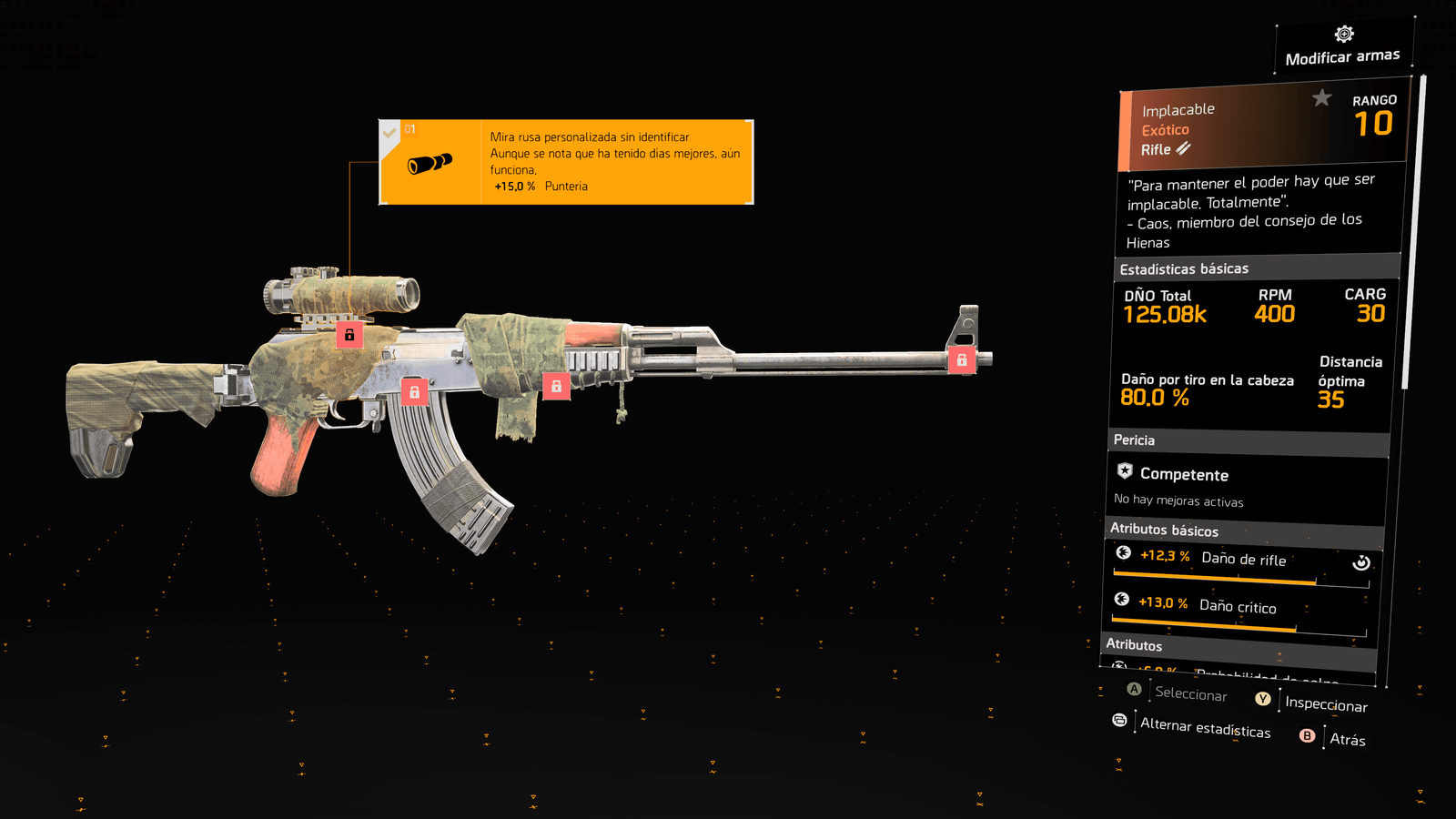The width and height of the screenshot is (1456, 819).
Task: Click the Mira rusa personalizada mod card
Action: 566,162
